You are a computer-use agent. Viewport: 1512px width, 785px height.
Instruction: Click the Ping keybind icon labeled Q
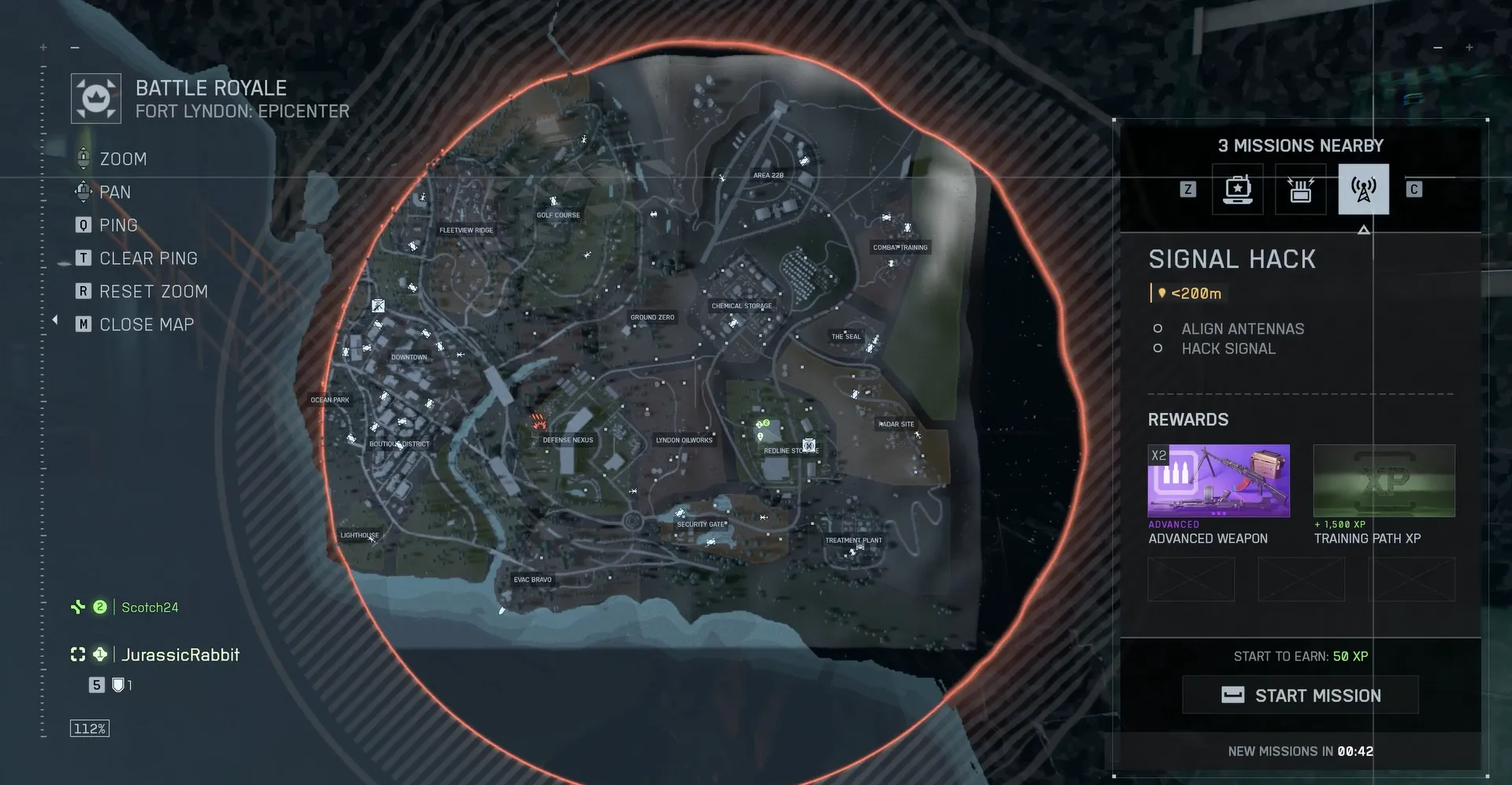tap(83, 225)
